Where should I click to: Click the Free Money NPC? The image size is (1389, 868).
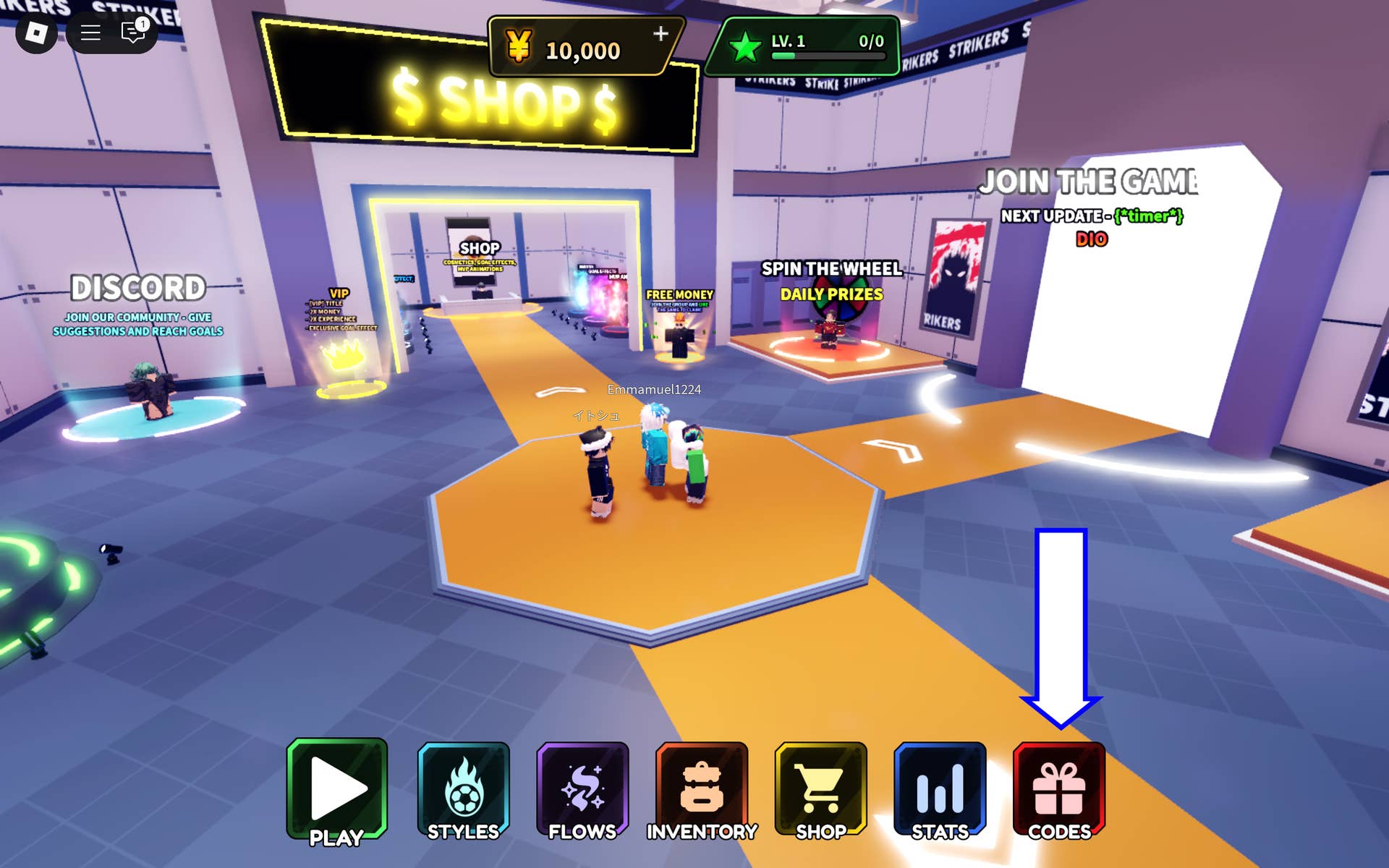click(680, 340)
